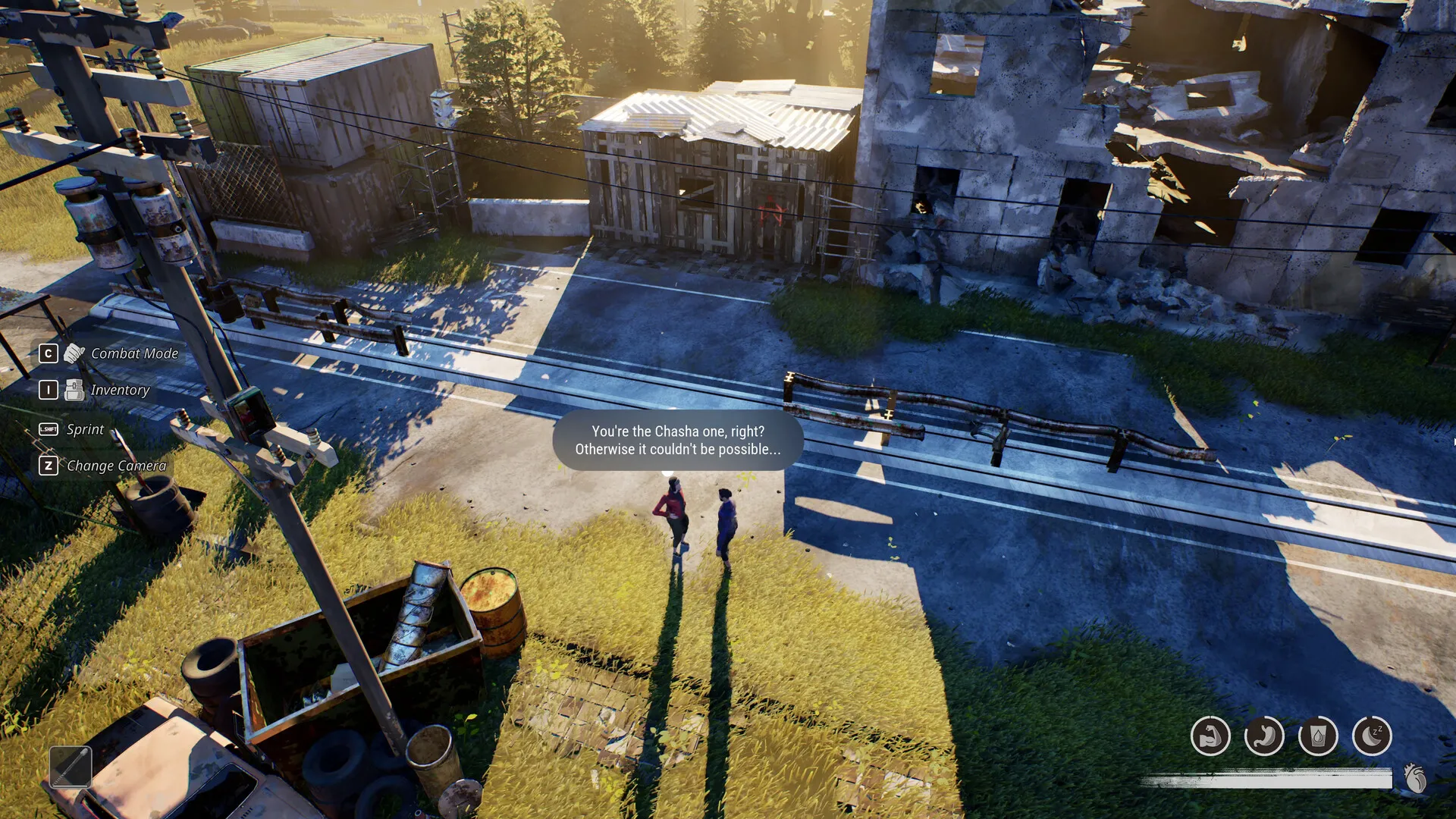
Task: Open the water glass thirst status icon
Action: click(1318, 736)
